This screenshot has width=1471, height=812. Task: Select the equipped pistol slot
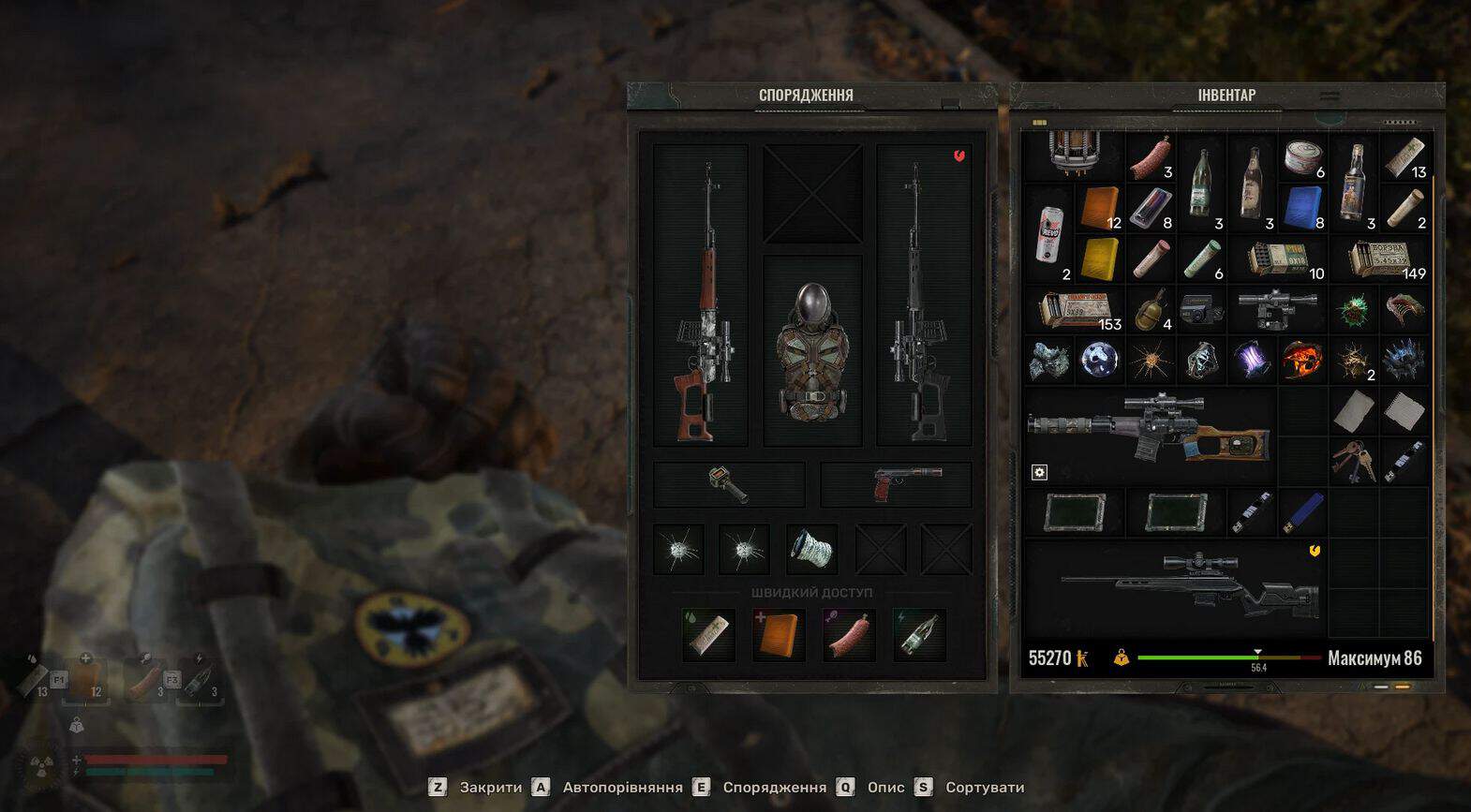coord(896,484)
